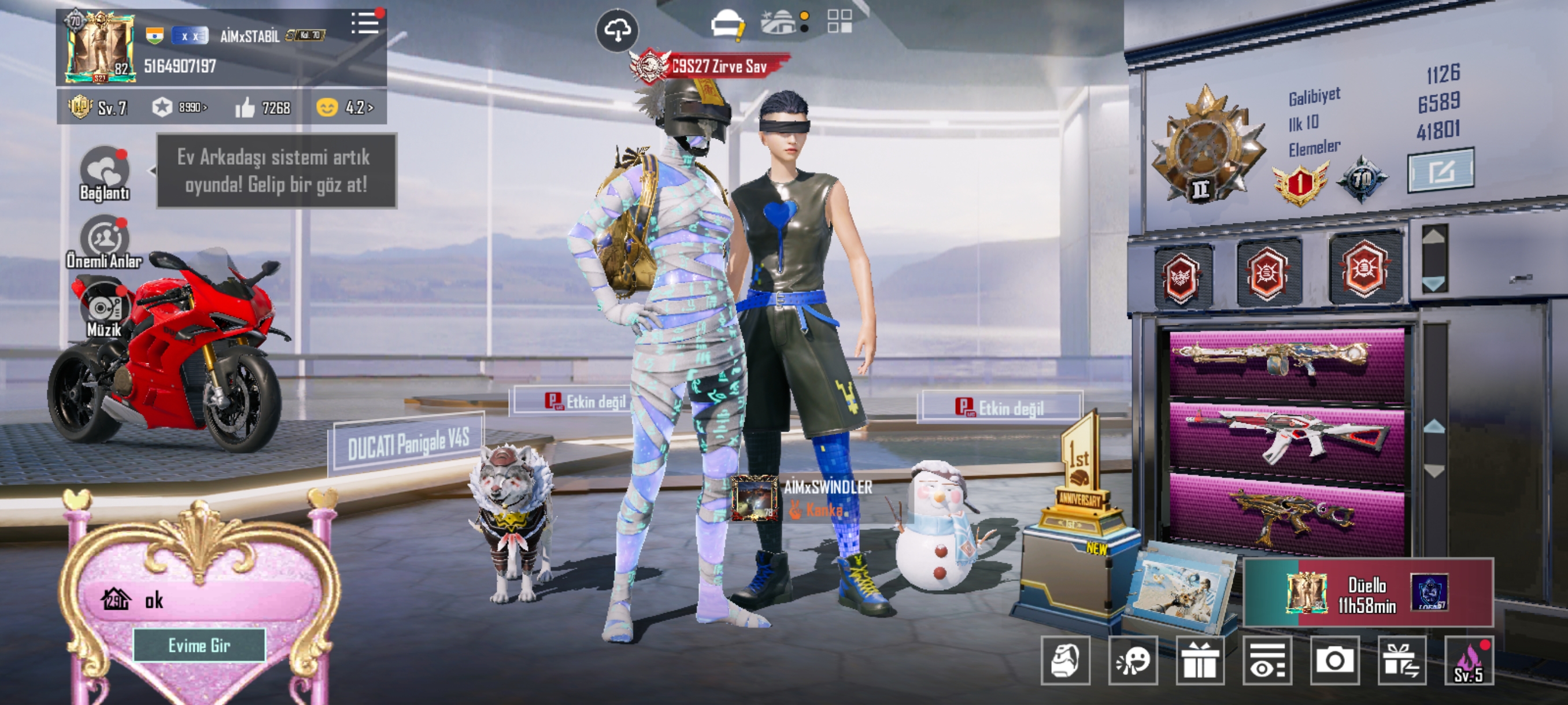This screenshot has height=705, width=1568.
Task: Click the edit pencil button beside stats
Action: point(1440,171)
